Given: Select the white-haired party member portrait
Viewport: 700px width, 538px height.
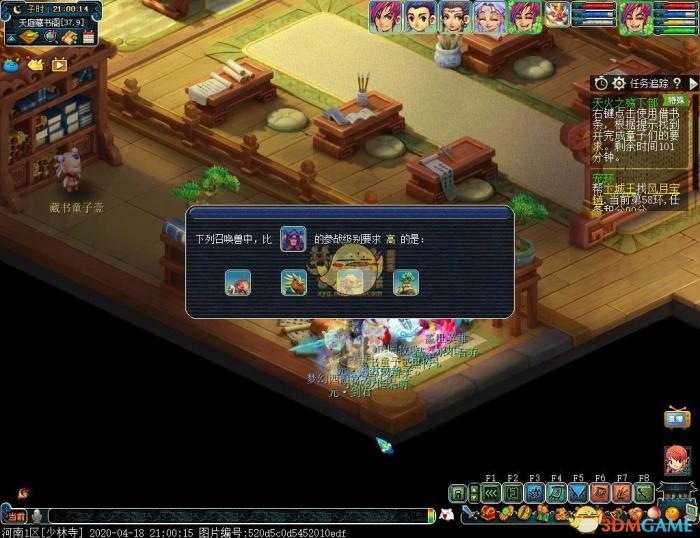Looking at the screenshot, I should tap(489, 16).
